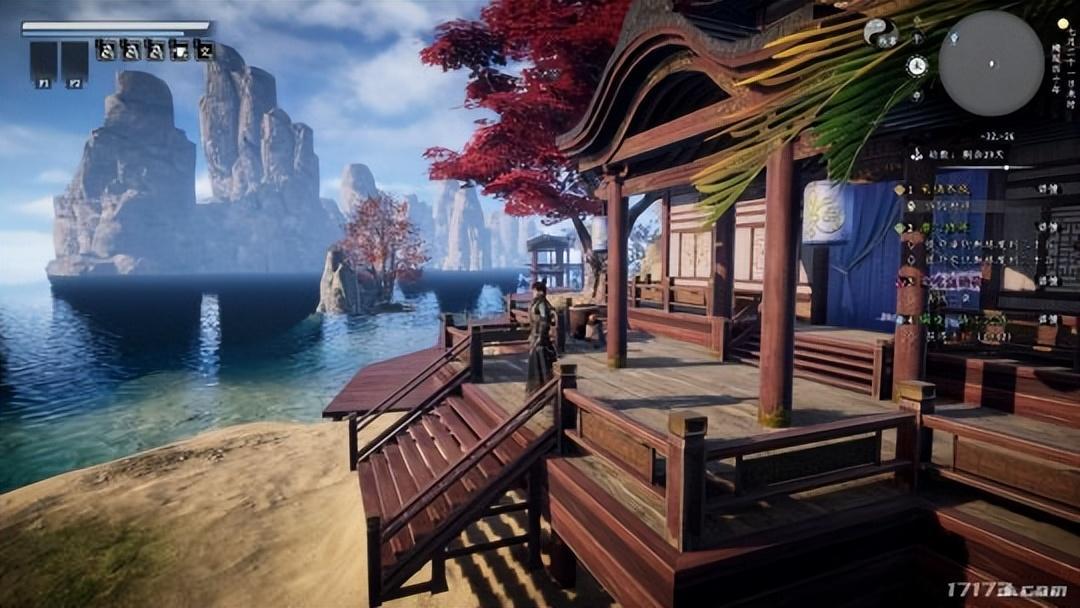Click the yin-yang icon beside the minimap
The image size is (1080, 608).
tap(879, 32)
